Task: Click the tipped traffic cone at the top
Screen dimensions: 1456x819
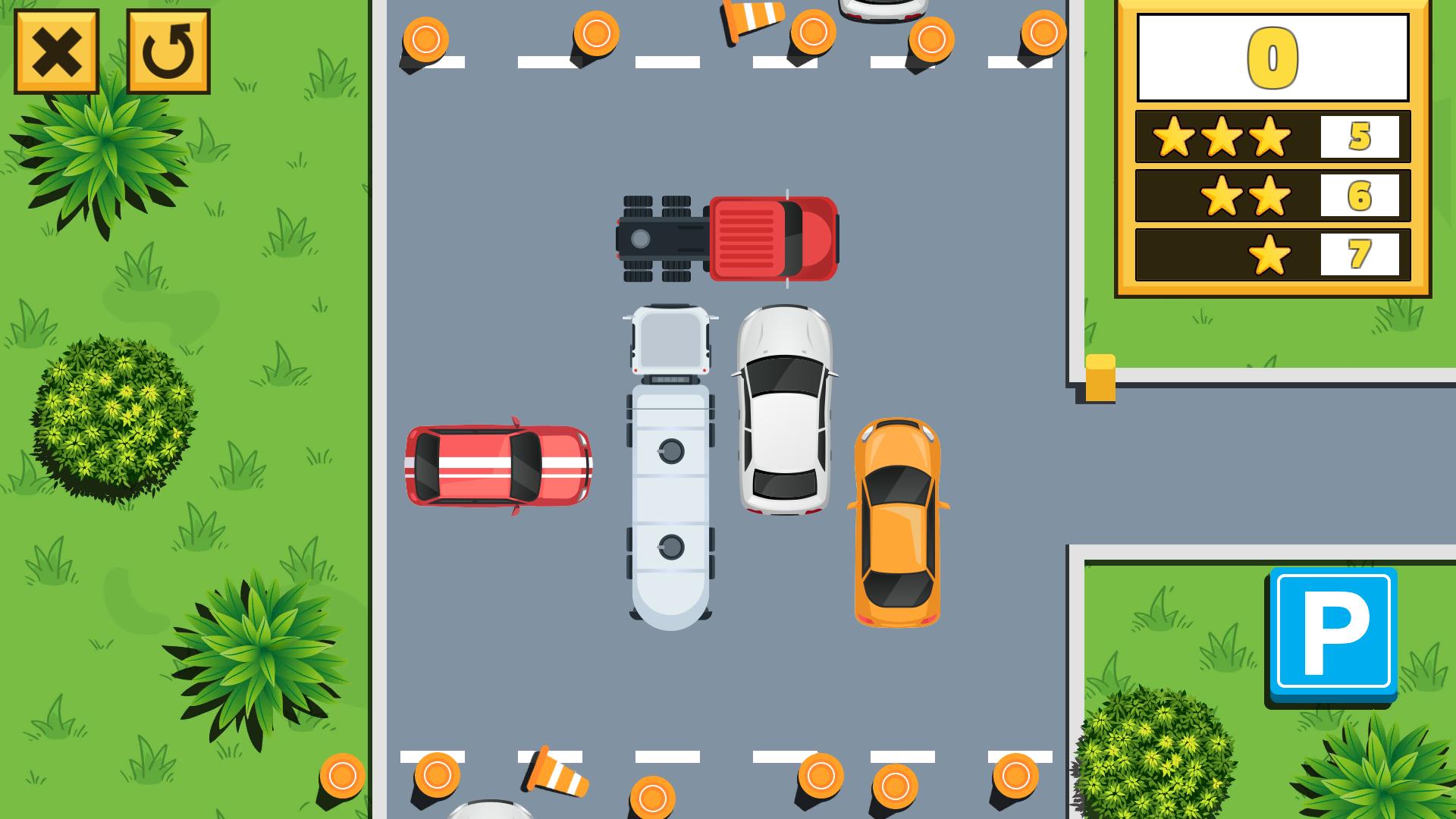Action: (x=751, y=21)
